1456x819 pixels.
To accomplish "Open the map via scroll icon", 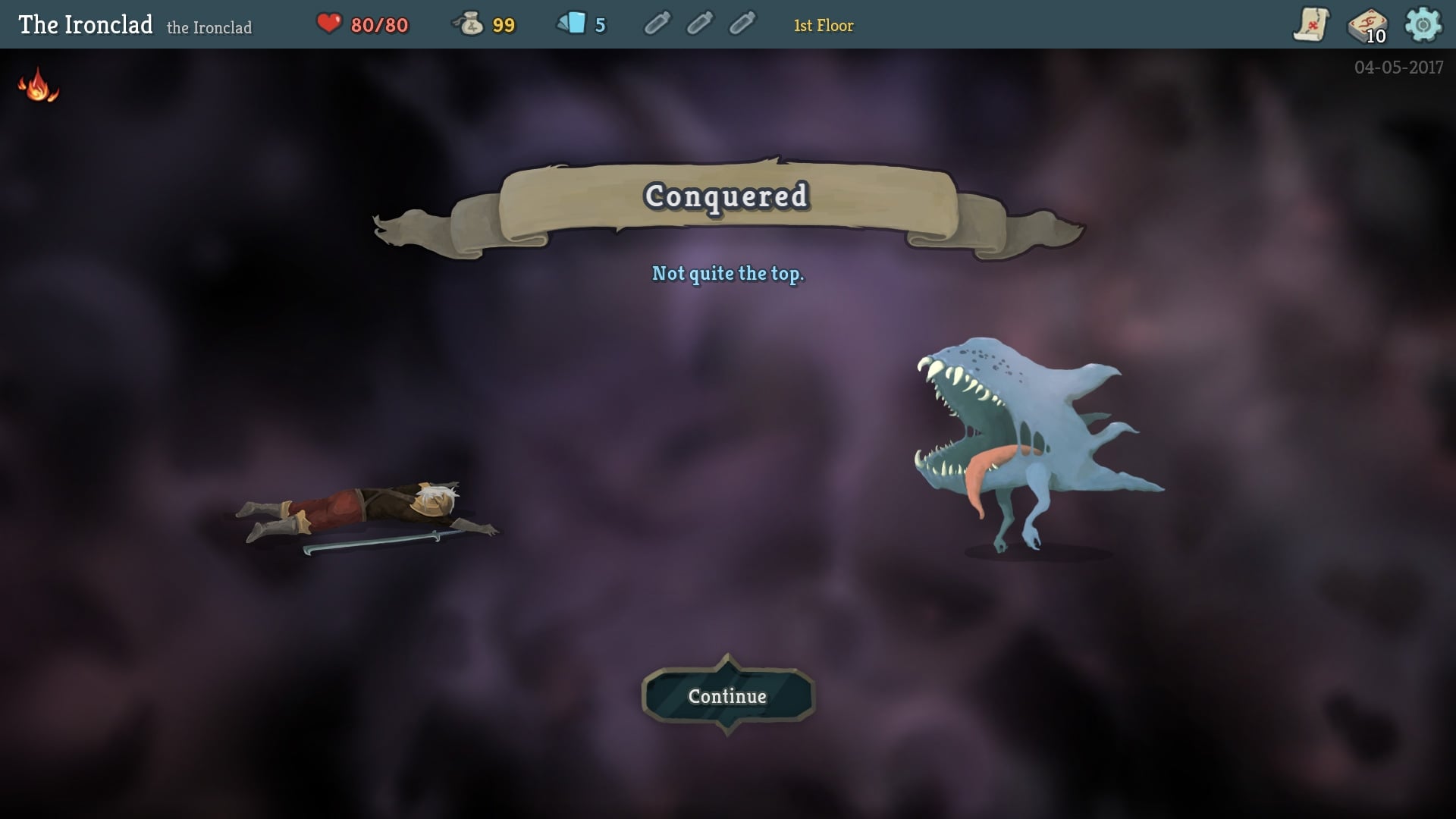I will pos(1311,25).
